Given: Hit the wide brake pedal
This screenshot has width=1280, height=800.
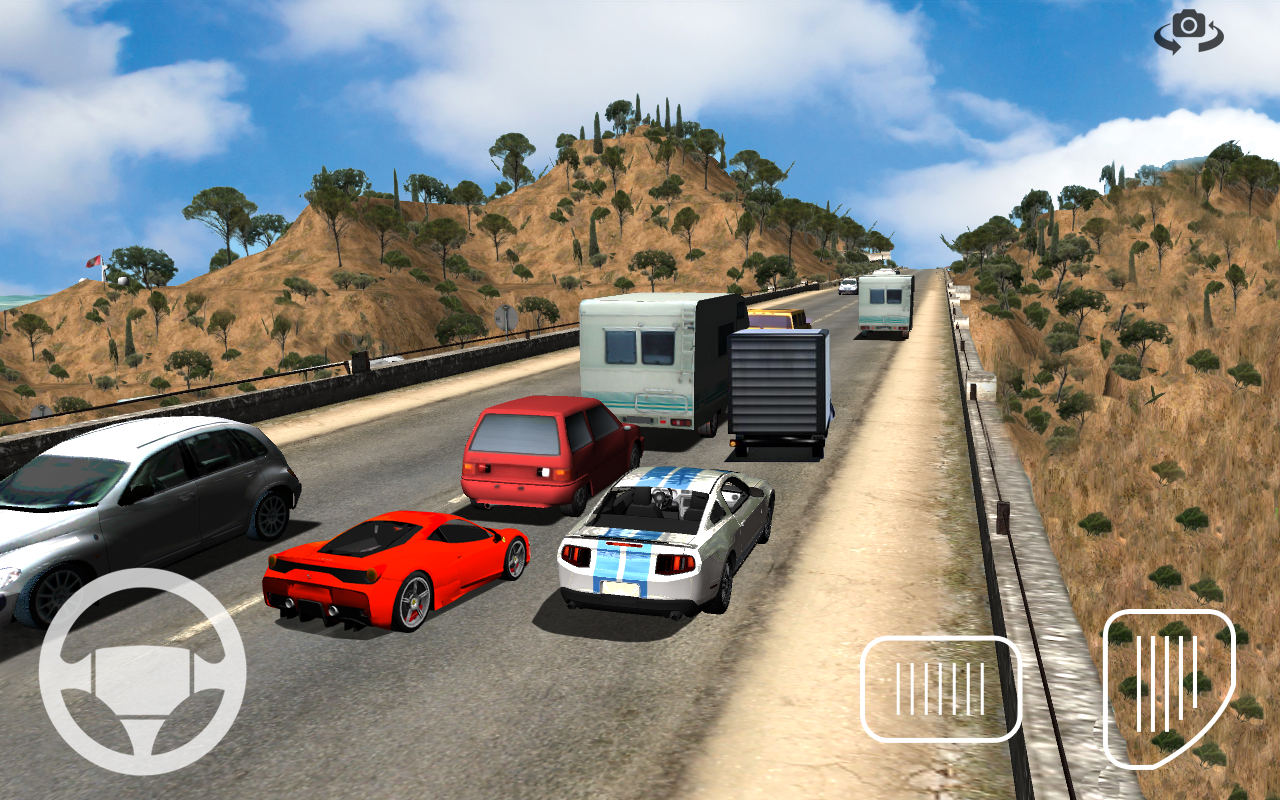Looking at the screenshot, I should [940, 689].
